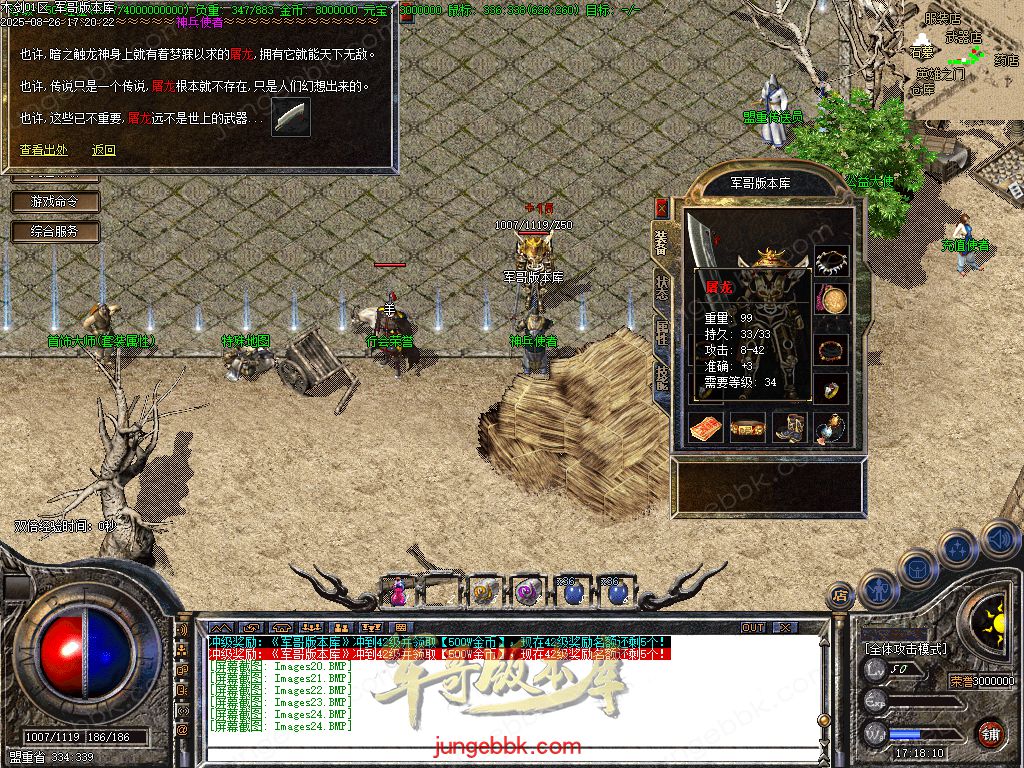The width and height of the screenshot is (1024, 768).
Task: Use the pink potion in the hotbar
Action: pyautogui.click(x=398, y=592)
